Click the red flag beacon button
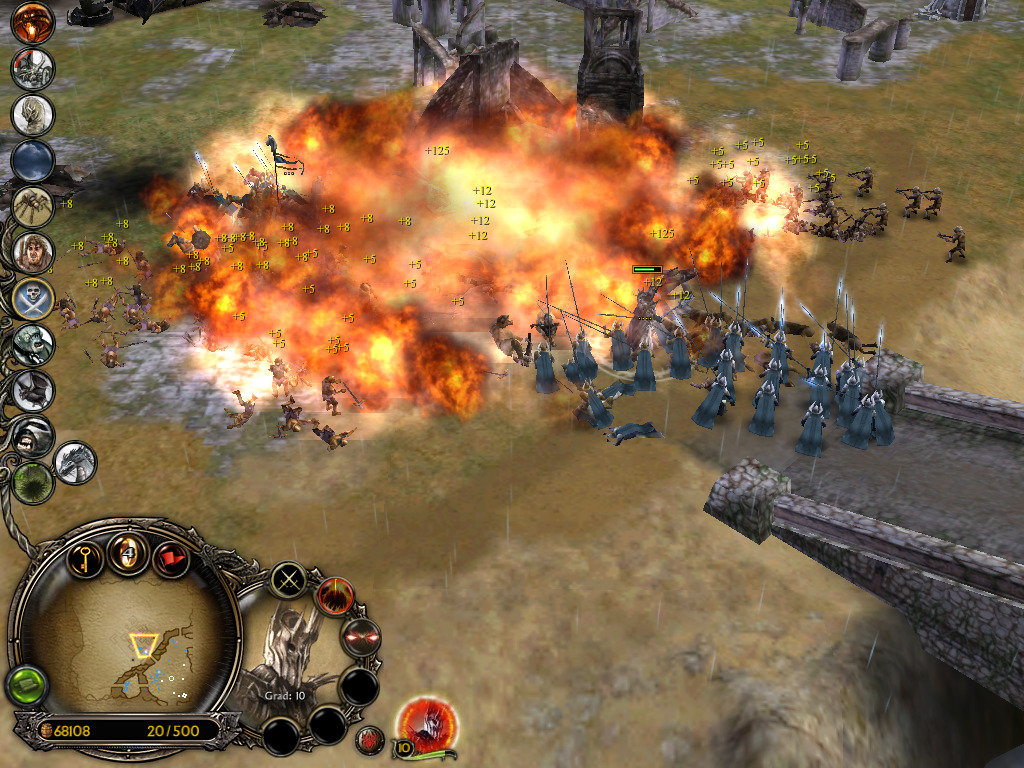The image size is (1024, 768). click(x=171, y=556)
